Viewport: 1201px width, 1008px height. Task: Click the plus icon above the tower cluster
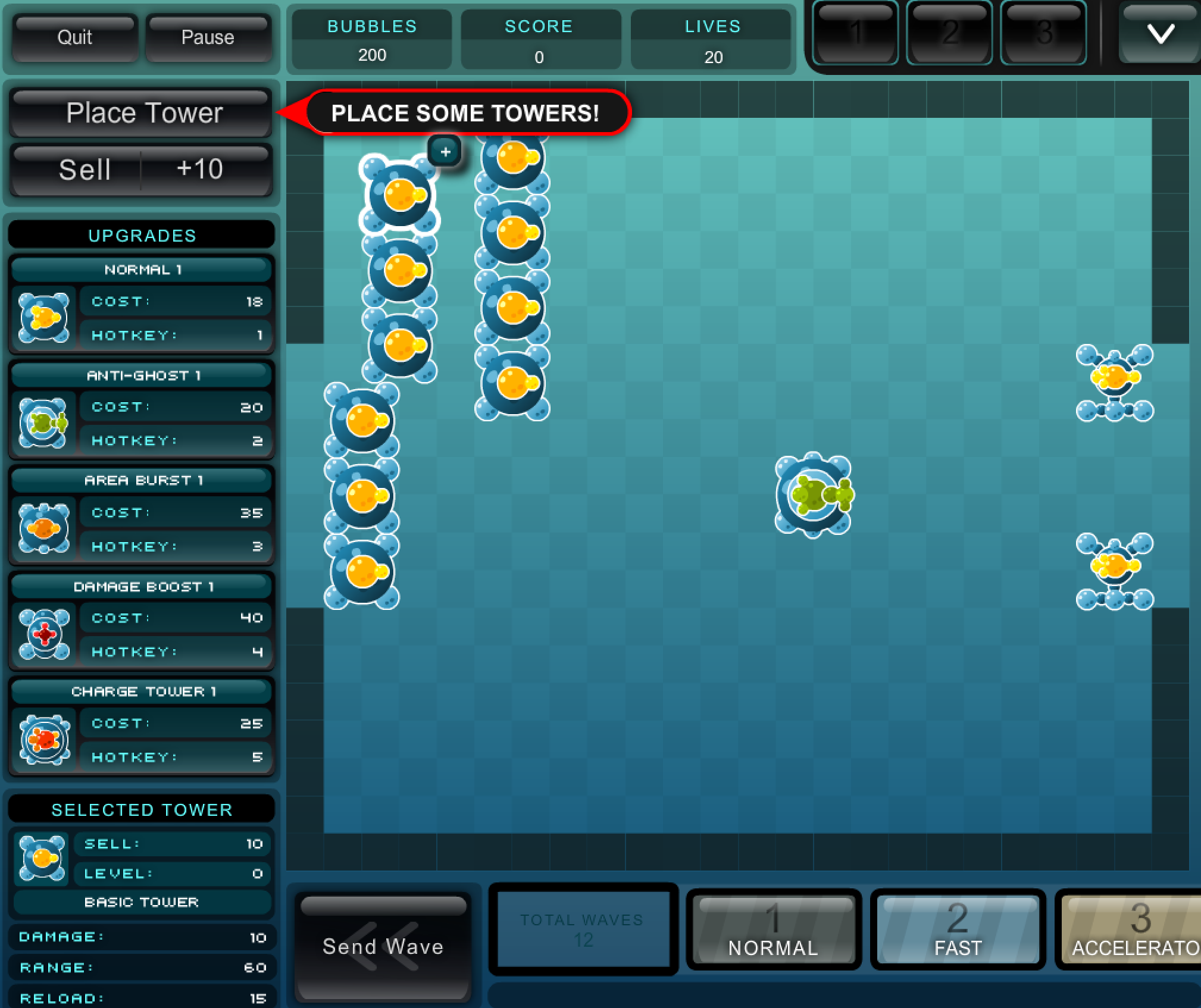coord(446,152)
